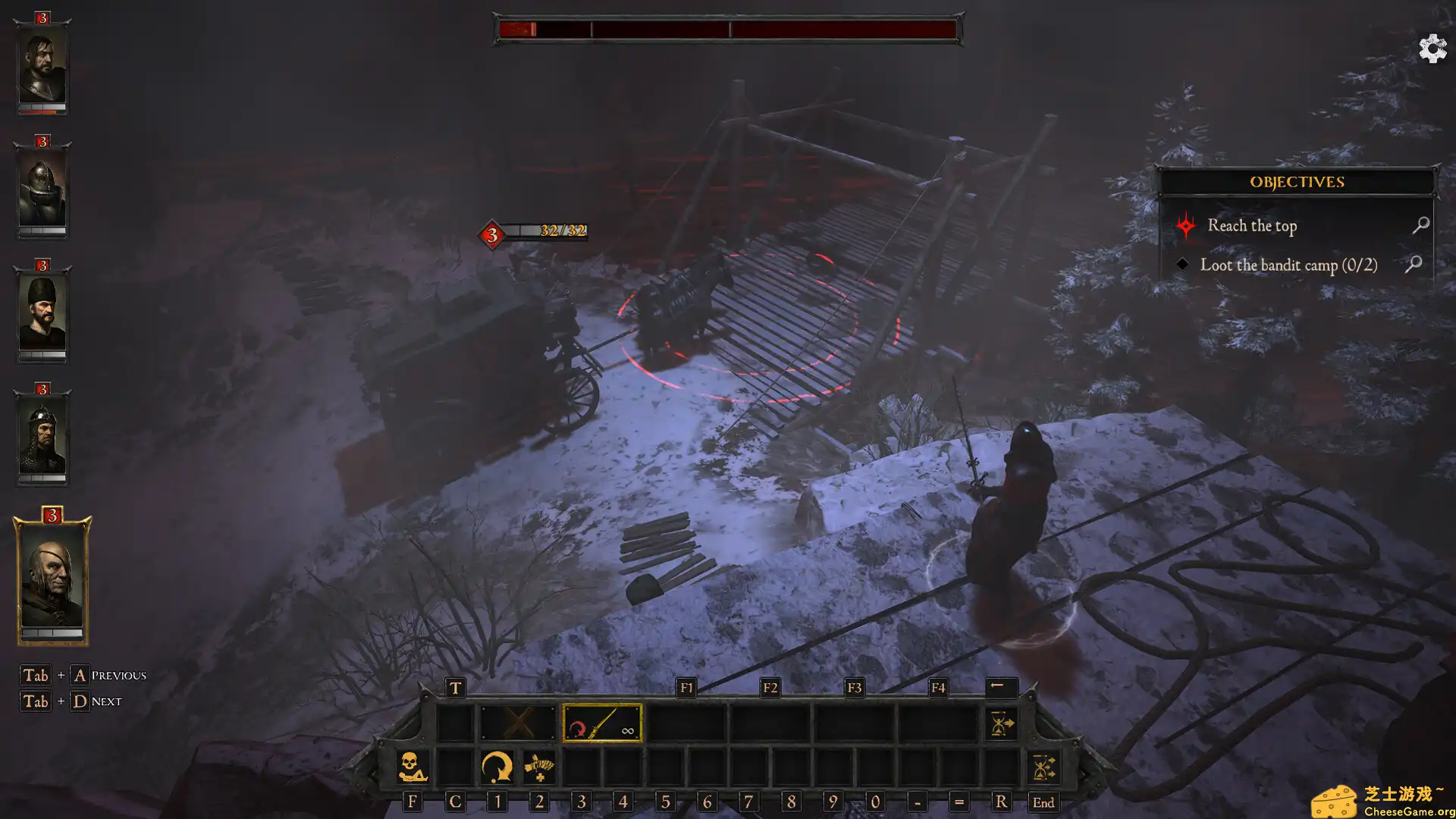Click the backspace arrow key above the hotbar
The width and height of the screenshot is (1456, 819).
tap(1000, 688)
